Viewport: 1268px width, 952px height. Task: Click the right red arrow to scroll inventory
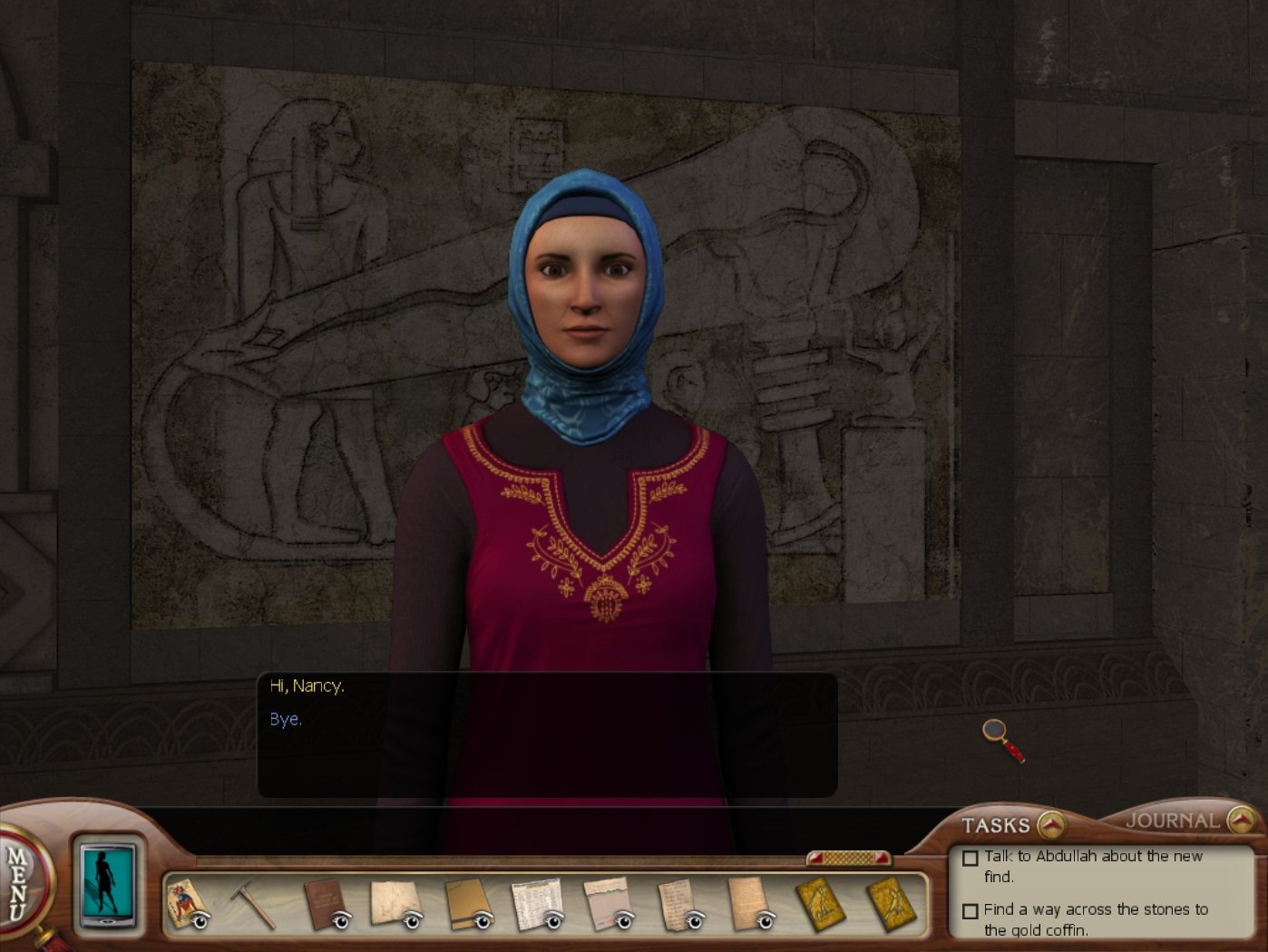(x=879, y=858)
